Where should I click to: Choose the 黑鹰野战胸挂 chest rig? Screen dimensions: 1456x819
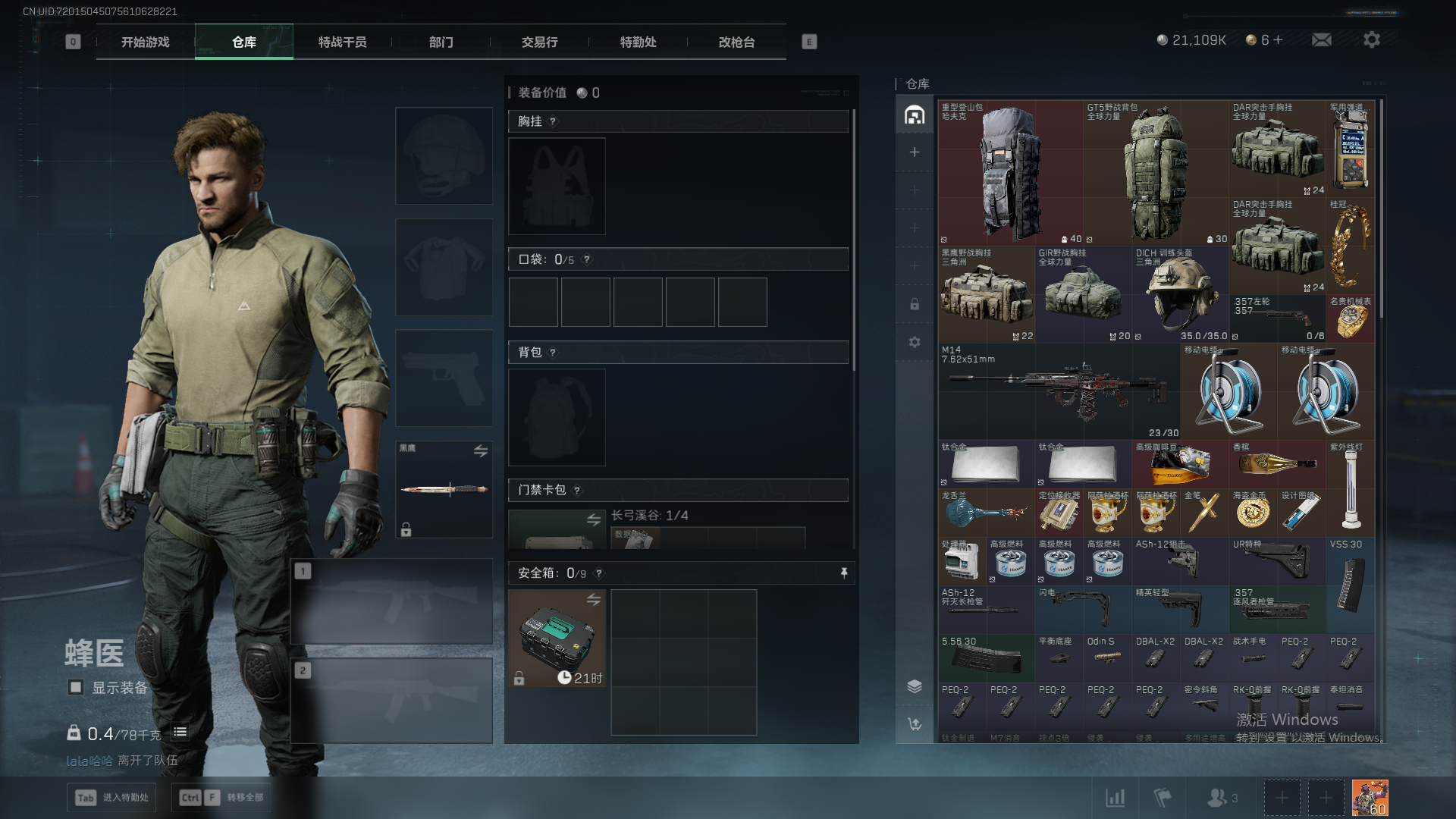point(986,296)
